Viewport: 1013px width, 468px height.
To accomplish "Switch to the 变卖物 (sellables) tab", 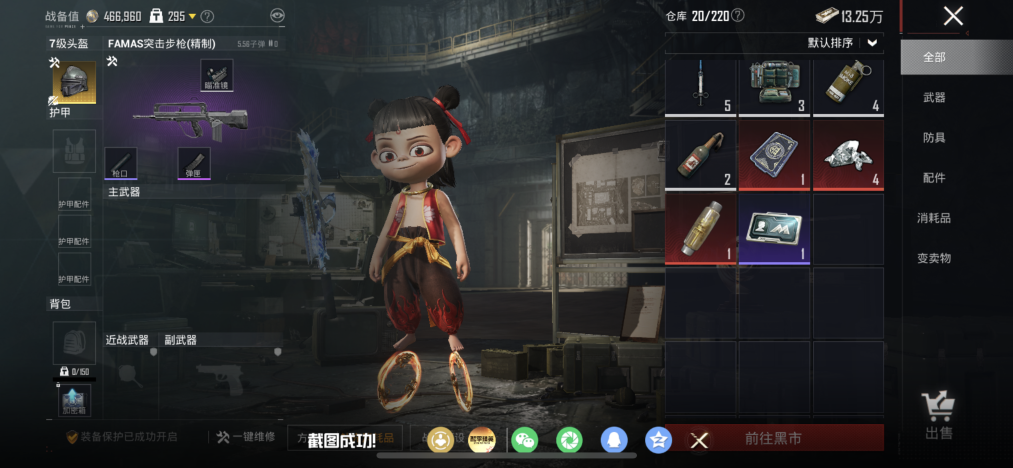I will 934,258.
